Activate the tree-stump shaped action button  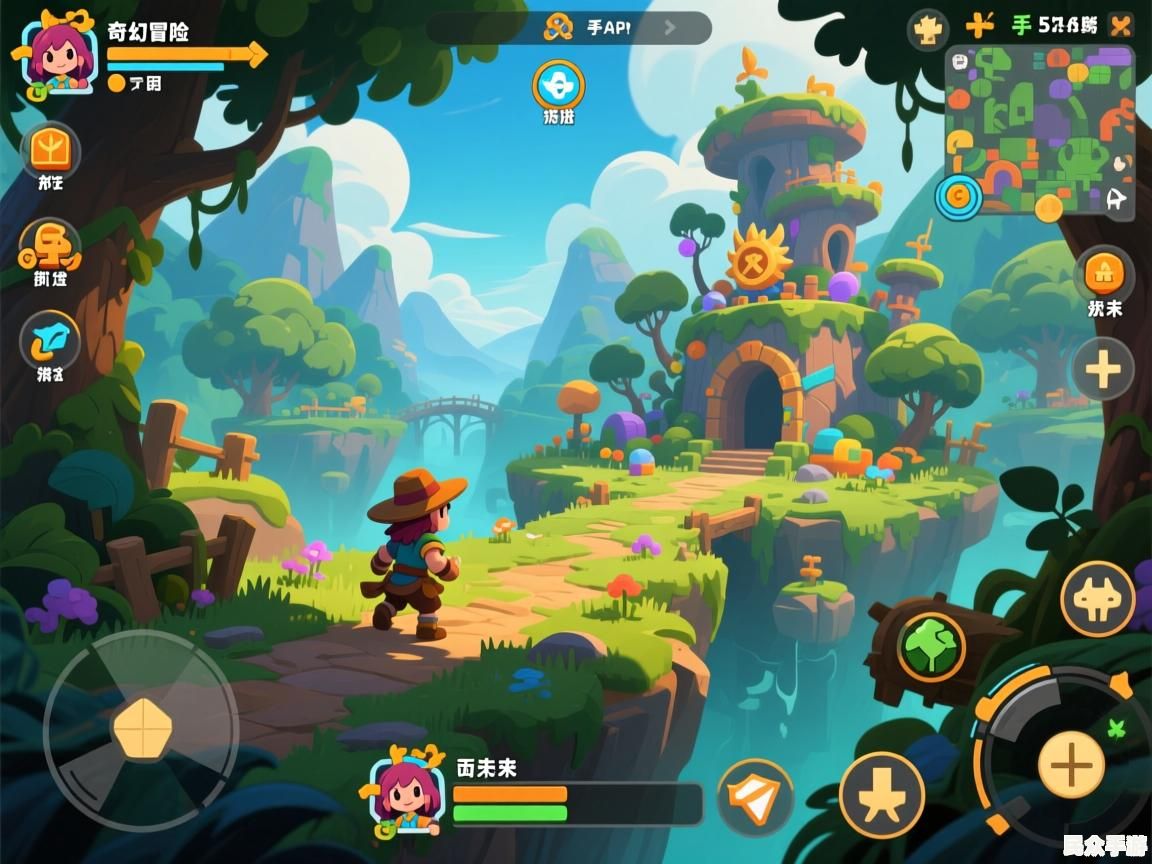point(881,795)
